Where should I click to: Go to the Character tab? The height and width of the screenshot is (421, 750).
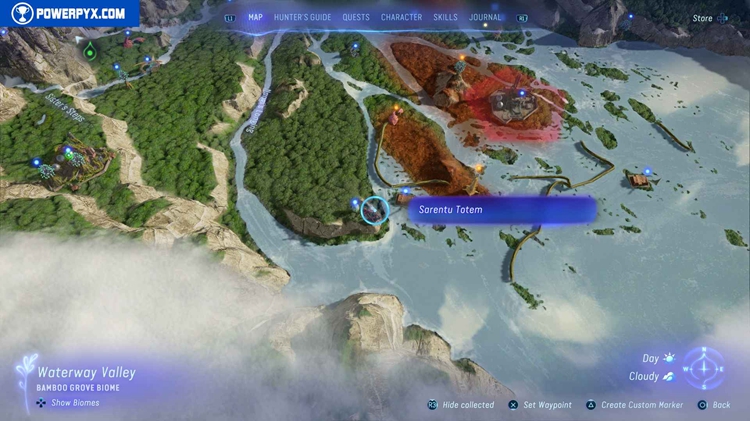tap(401, 17)
